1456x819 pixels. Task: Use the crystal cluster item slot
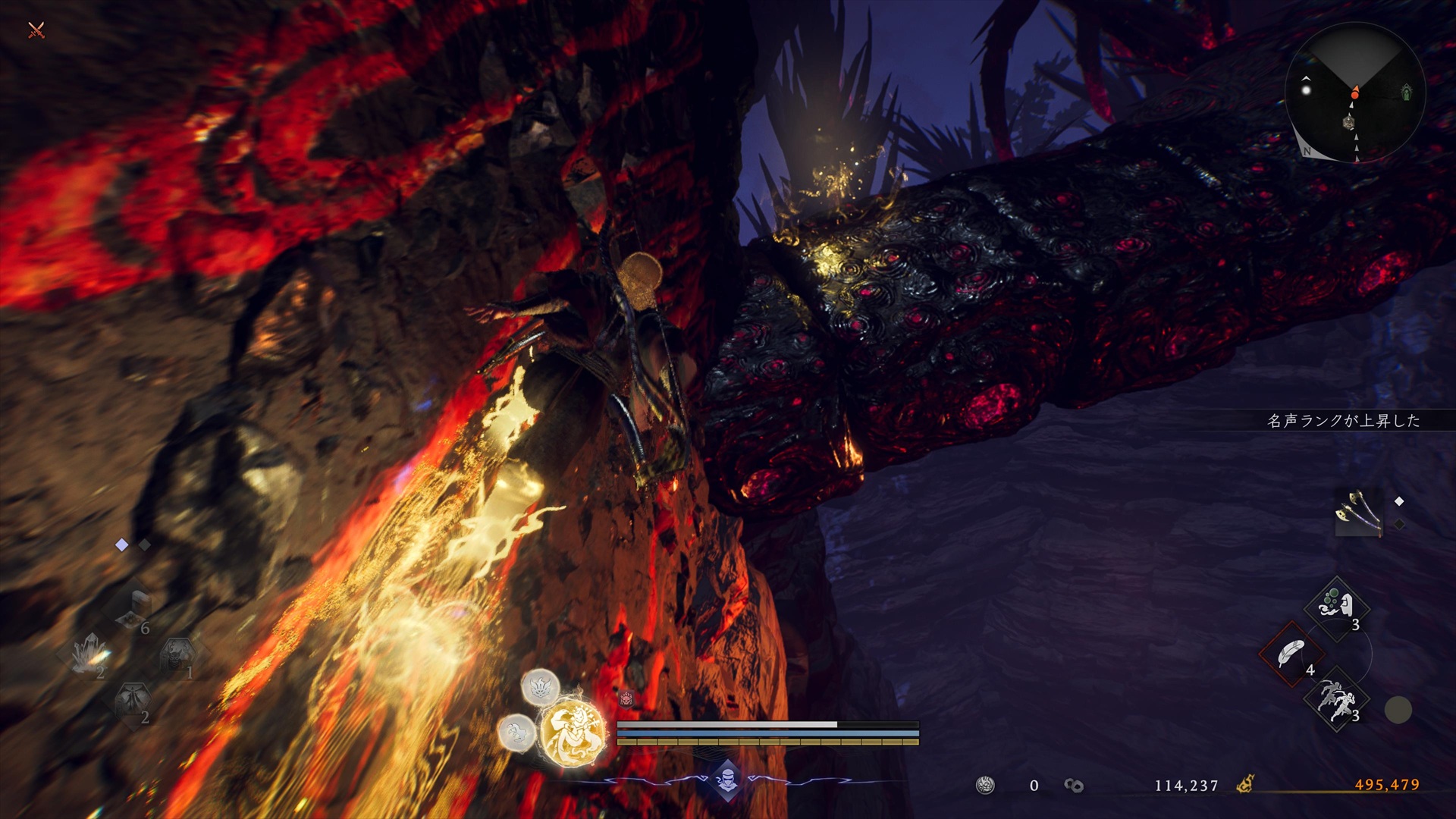click(x=91, y=654)
